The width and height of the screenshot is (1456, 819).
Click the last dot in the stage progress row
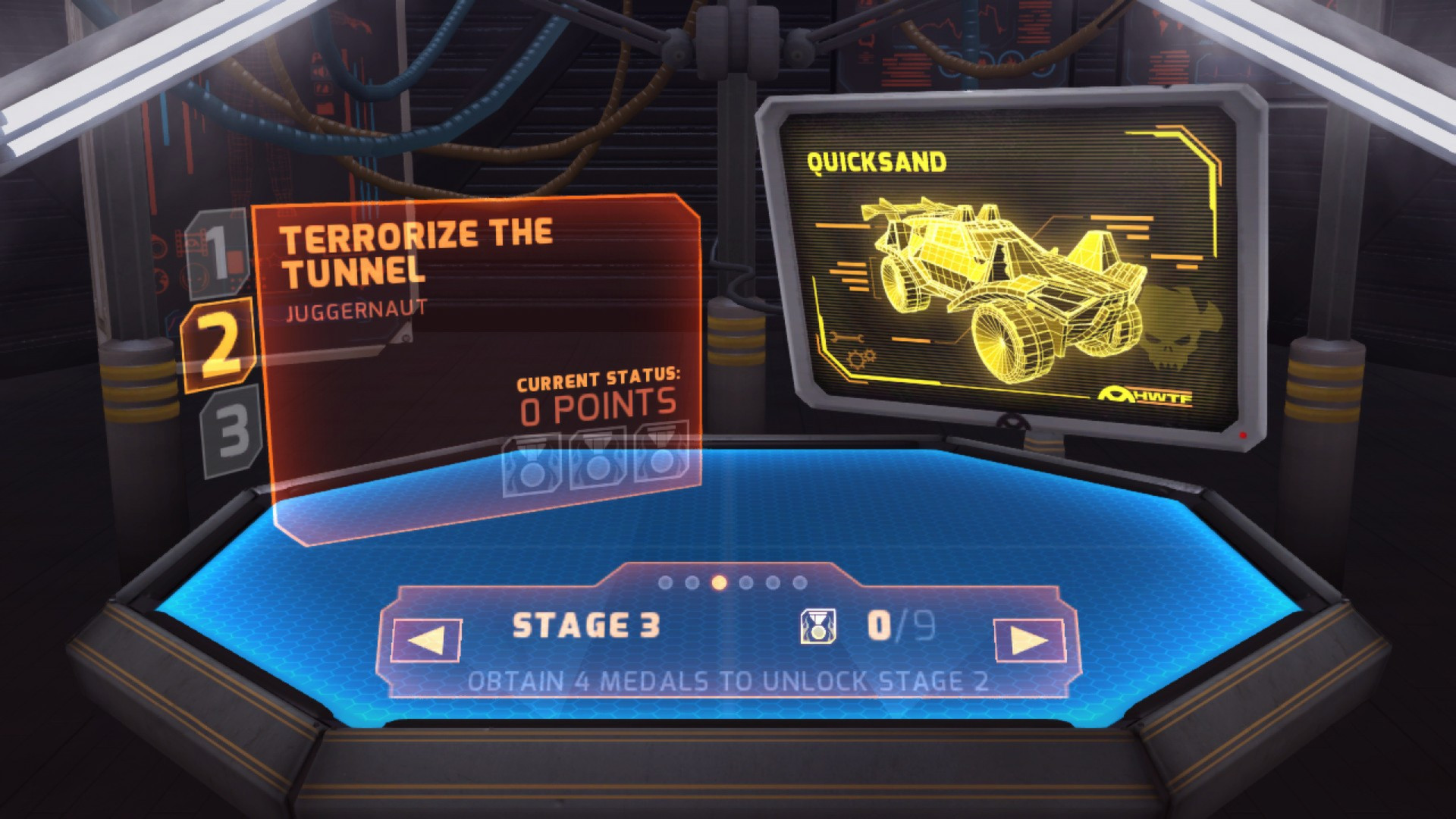click(x=799, y=582)
